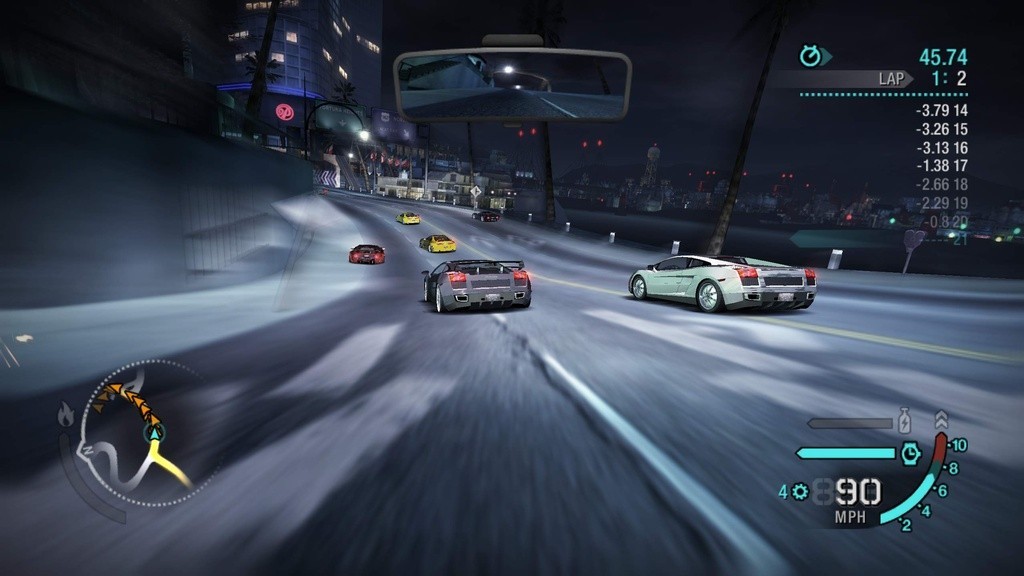The height and width of the screenshot is (576, 1024).
Task: Select the player arrow marker on minimap
Action: coord(154,432)
